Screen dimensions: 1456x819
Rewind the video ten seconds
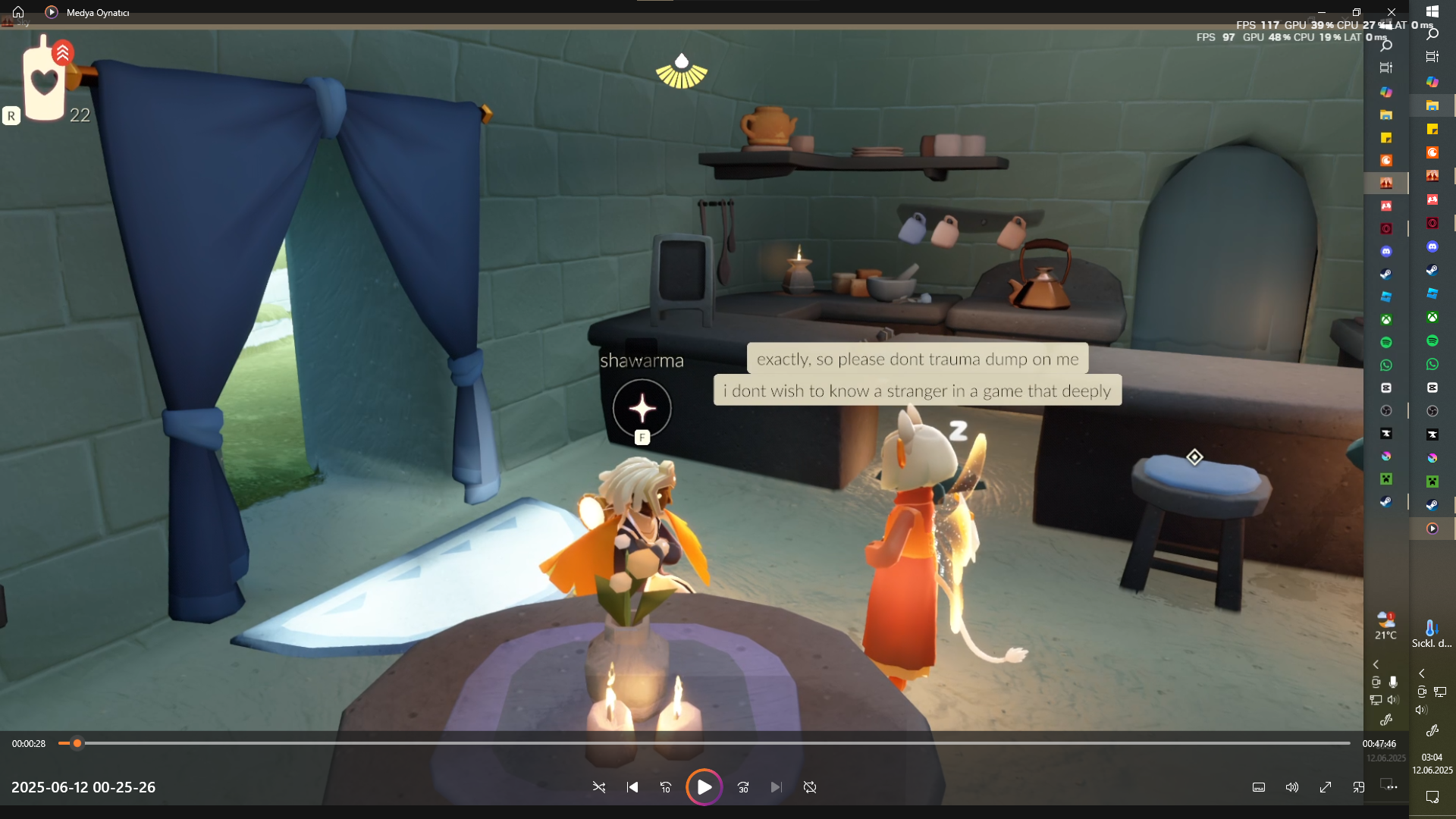(666, 787)
